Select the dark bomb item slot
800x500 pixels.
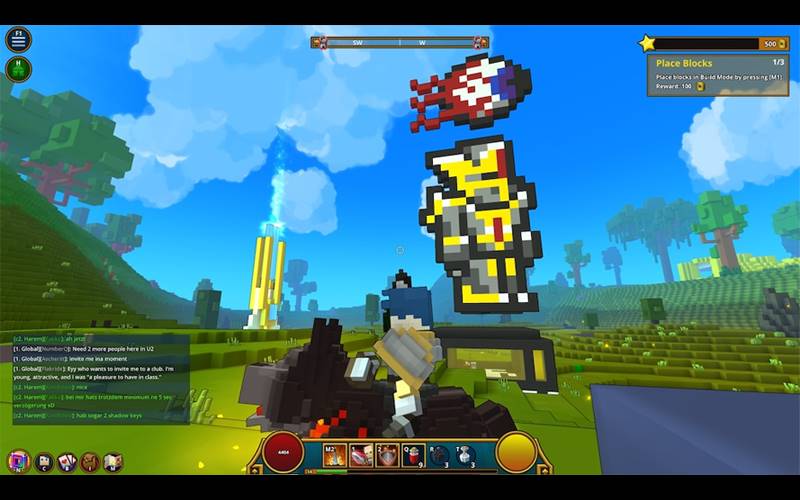pos(439,456)
